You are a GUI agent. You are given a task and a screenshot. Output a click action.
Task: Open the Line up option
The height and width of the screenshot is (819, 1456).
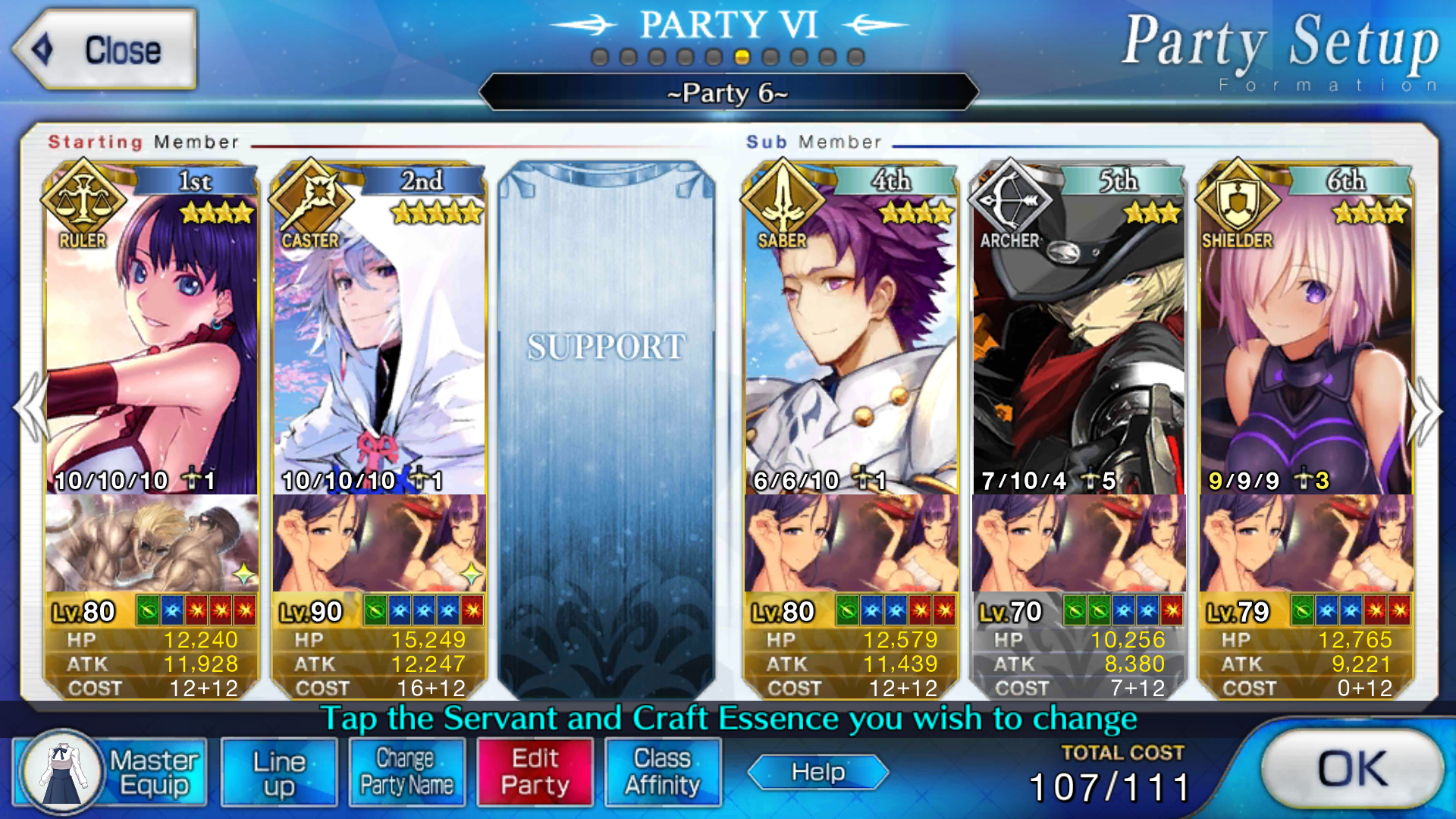click(279, 772)
